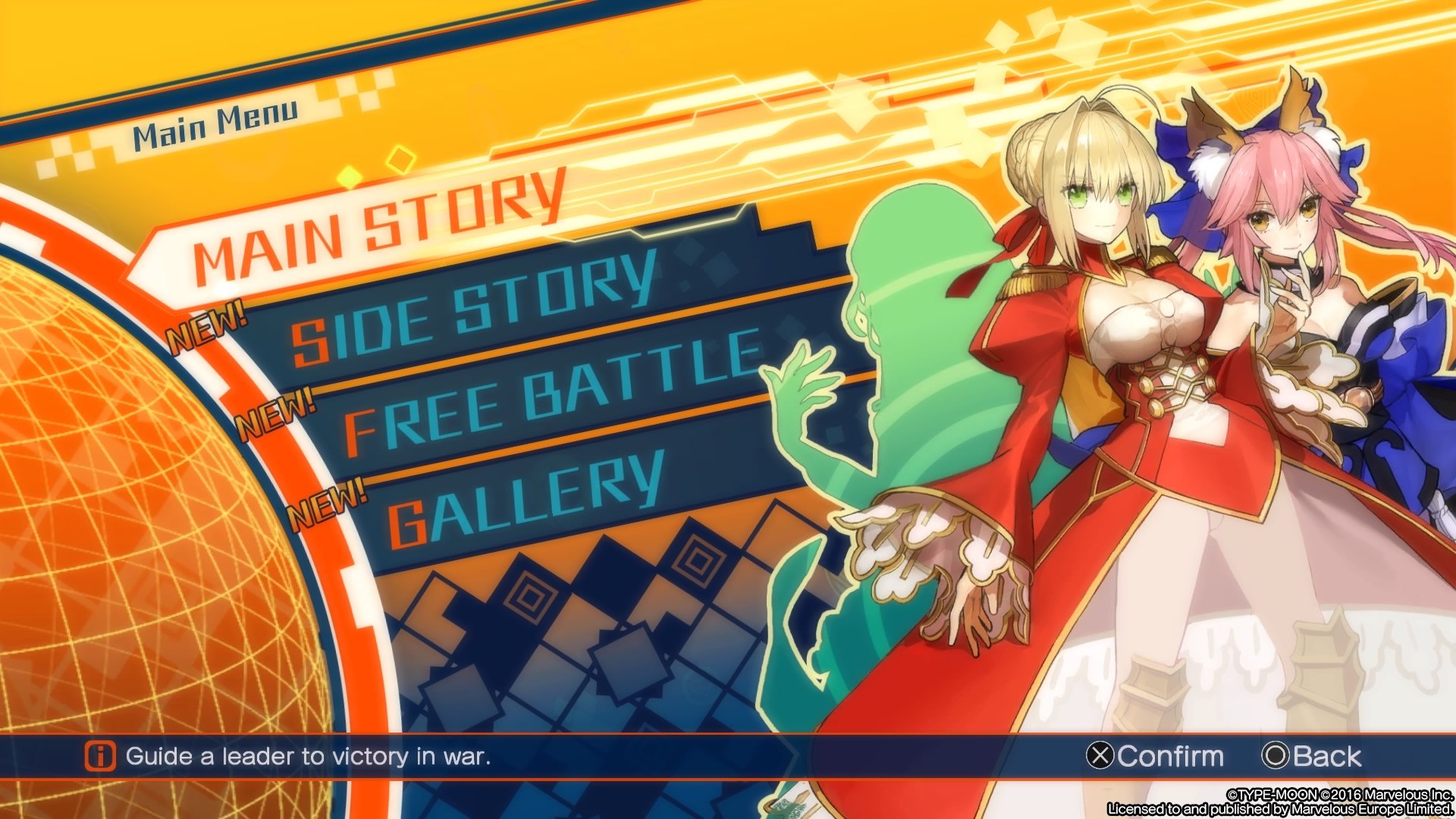Click Confirm at the bottom right

(x=1172, y=756)
